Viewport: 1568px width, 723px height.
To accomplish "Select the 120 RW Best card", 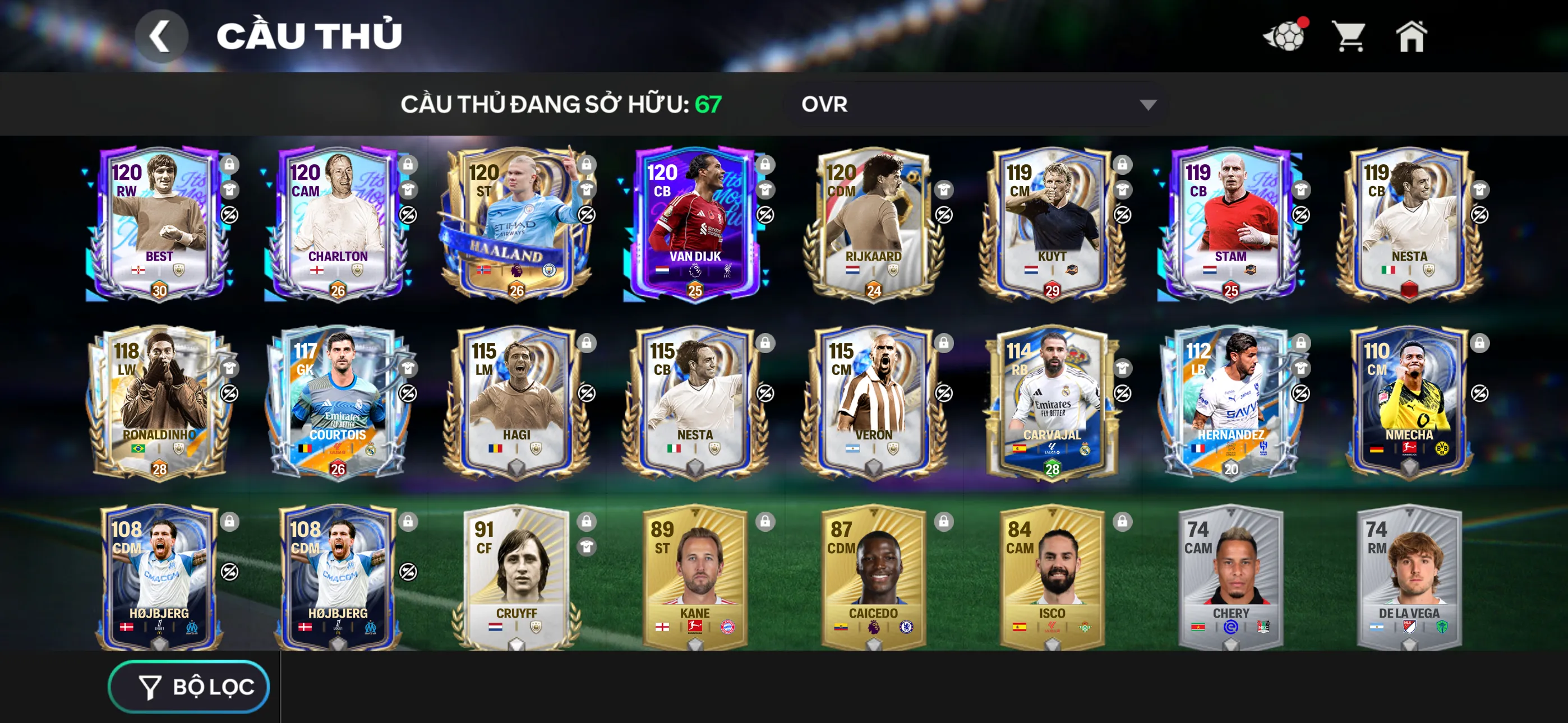I will pos(159,223).
